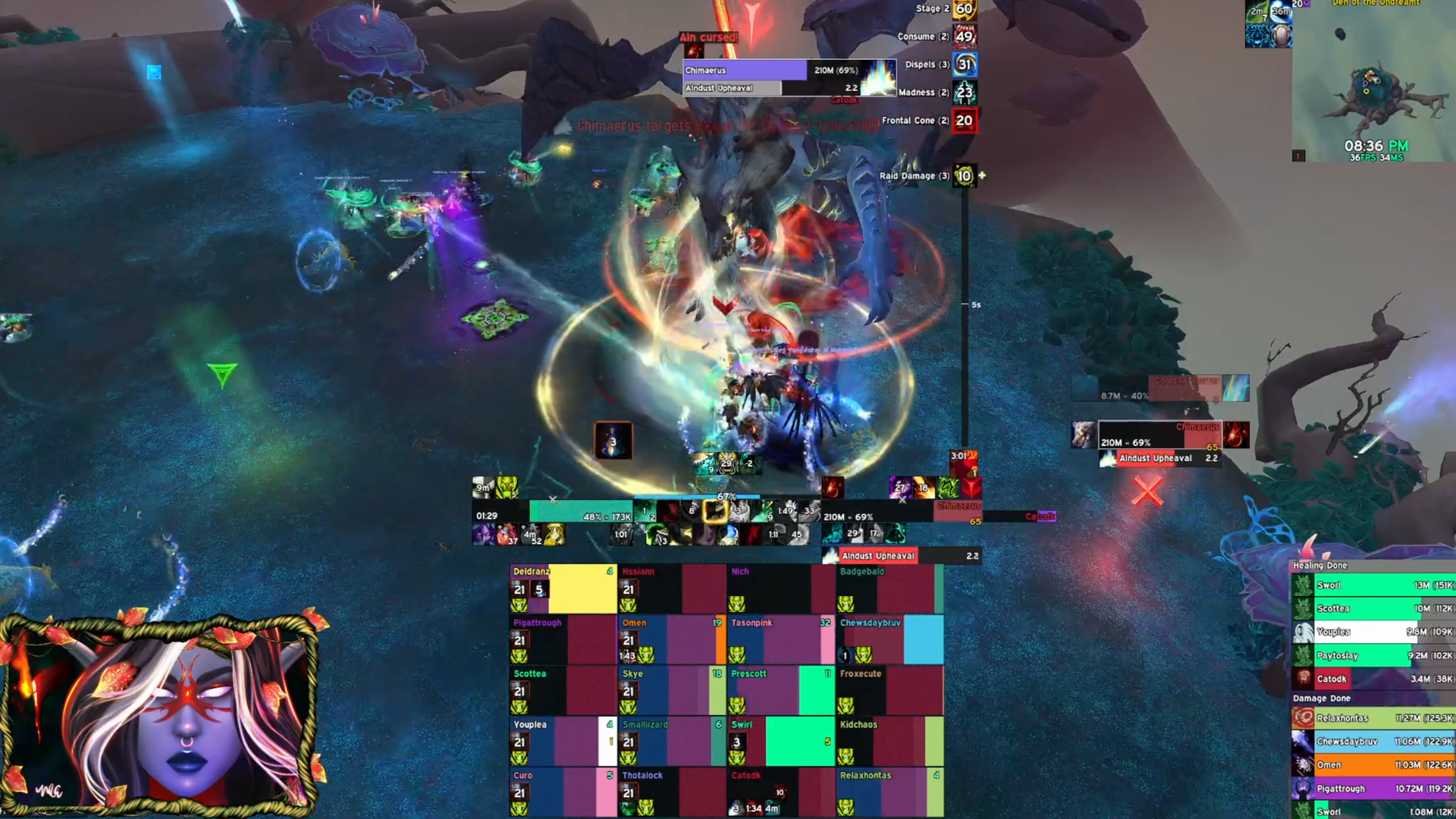The height and width of the screenshot is (819, 1456).
Task: Click Paytoslay's row in Healing Done
Action: pyautogui.click(x=1373, y=655)
